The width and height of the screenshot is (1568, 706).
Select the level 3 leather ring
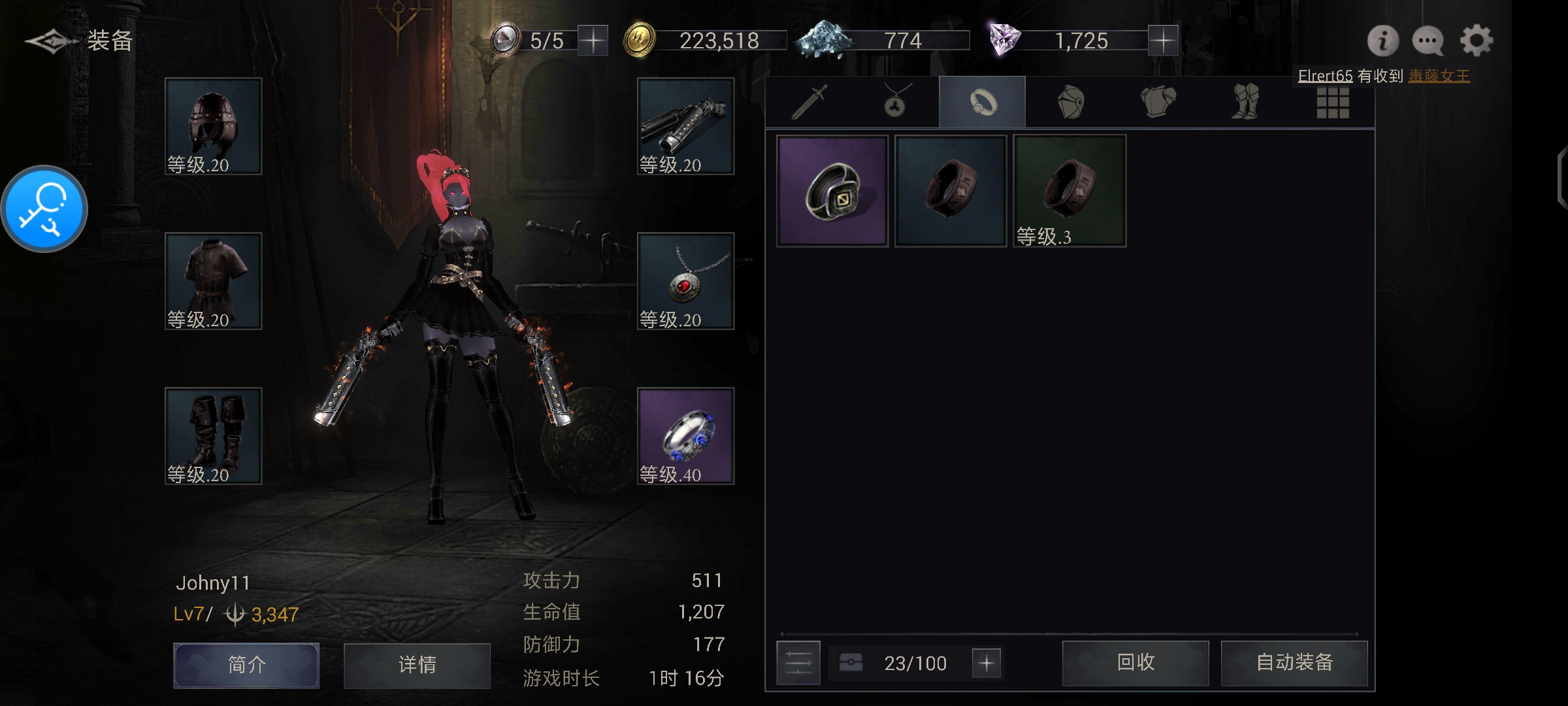1070,191
